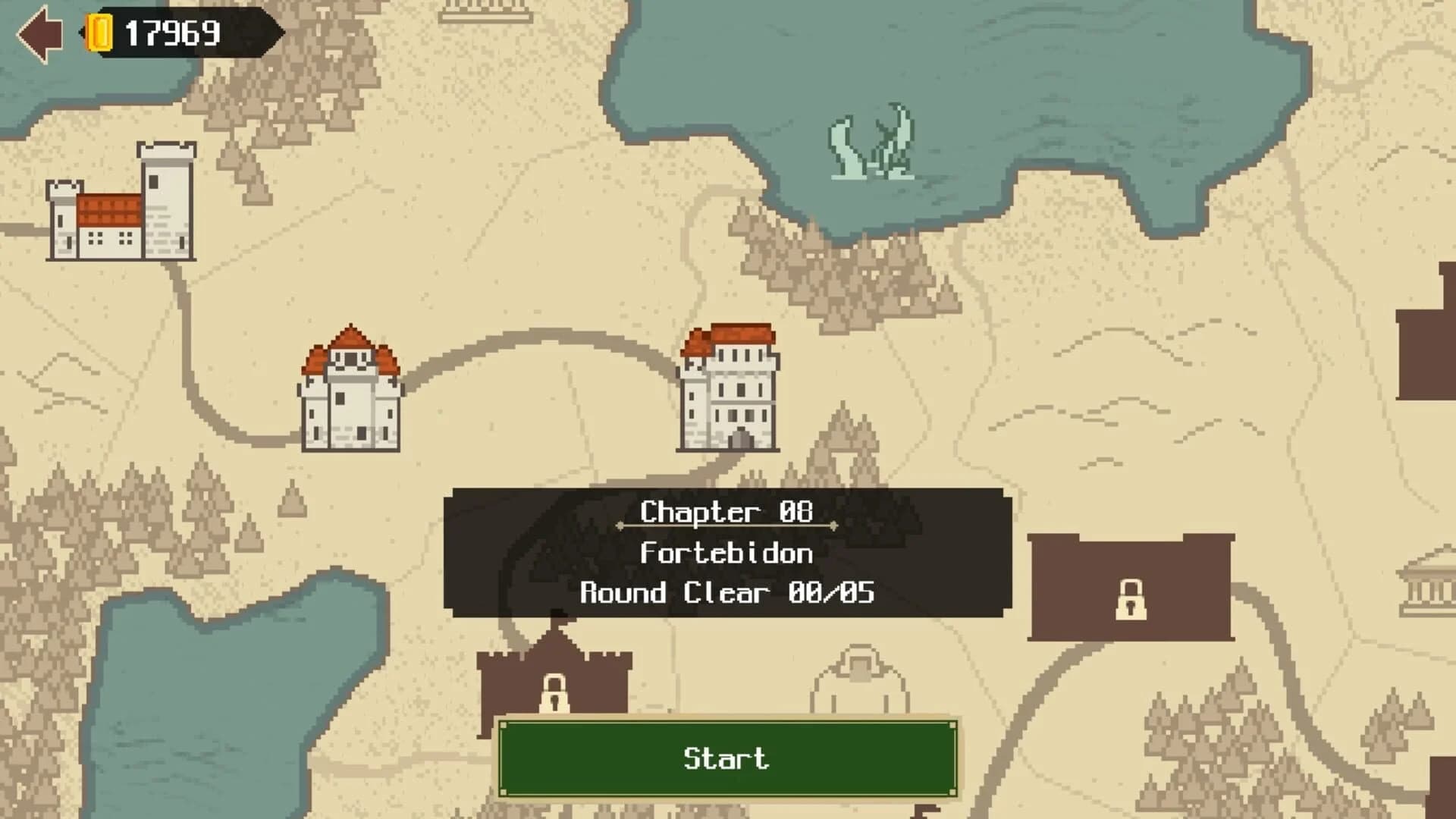The image size is (1456, 819).
Task: Select the Fortebidon level name label
Action: (x=726, y=554)
